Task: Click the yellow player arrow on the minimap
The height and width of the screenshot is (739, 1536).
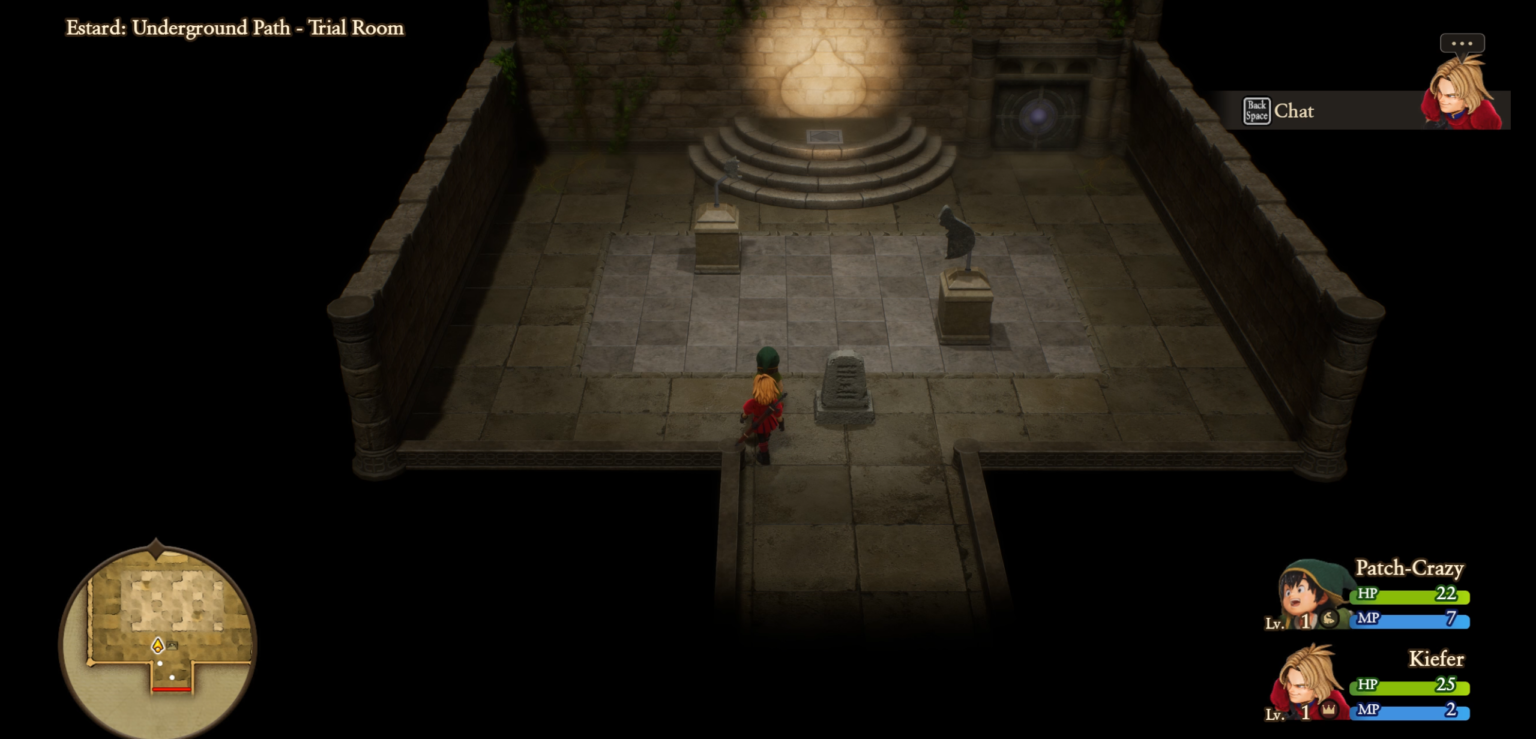Action: tap(158, 645)
